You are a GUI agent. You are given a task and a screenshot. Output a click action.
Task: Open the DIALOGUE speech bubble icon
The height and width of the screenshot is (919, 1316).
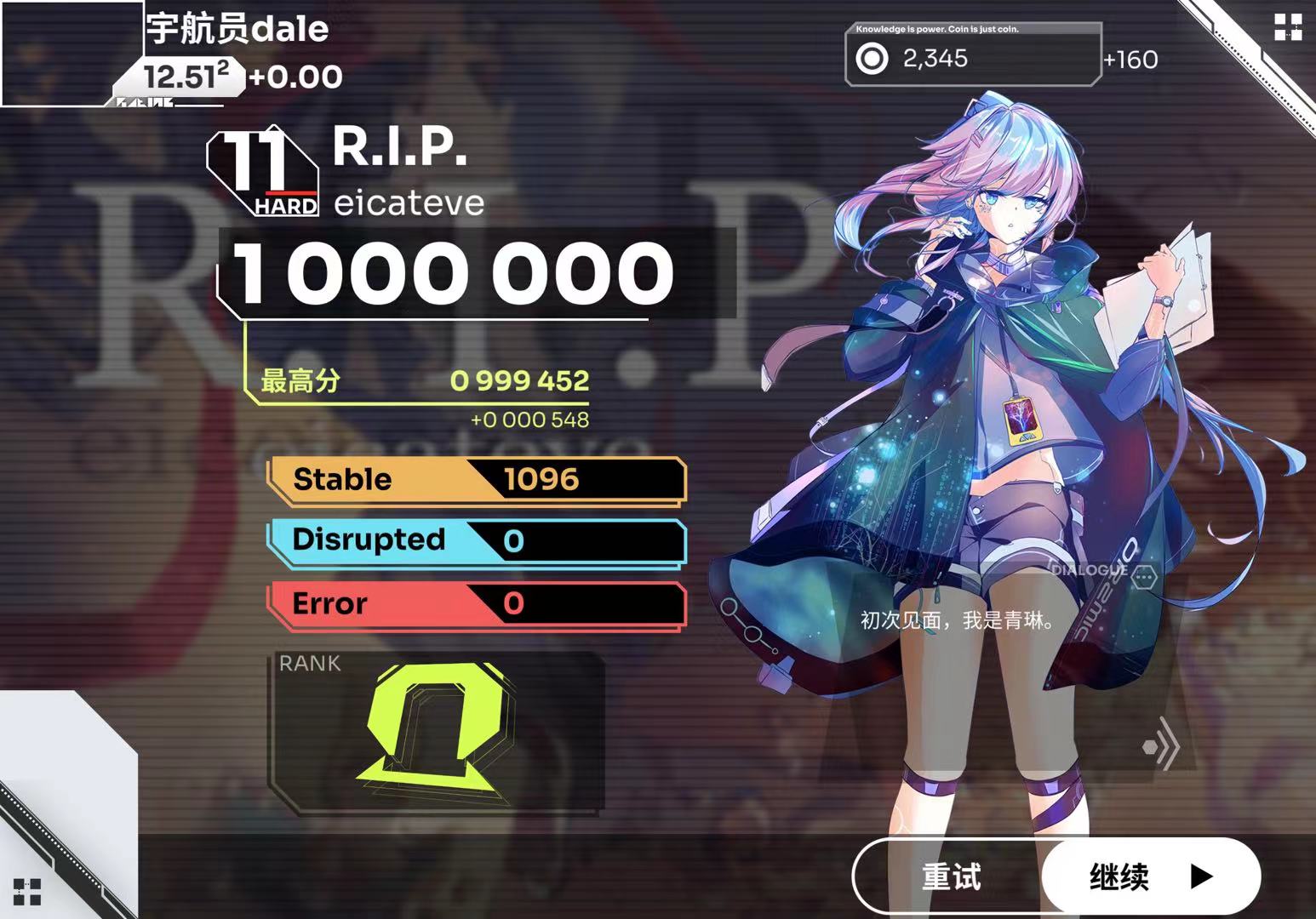[1144, 577]
